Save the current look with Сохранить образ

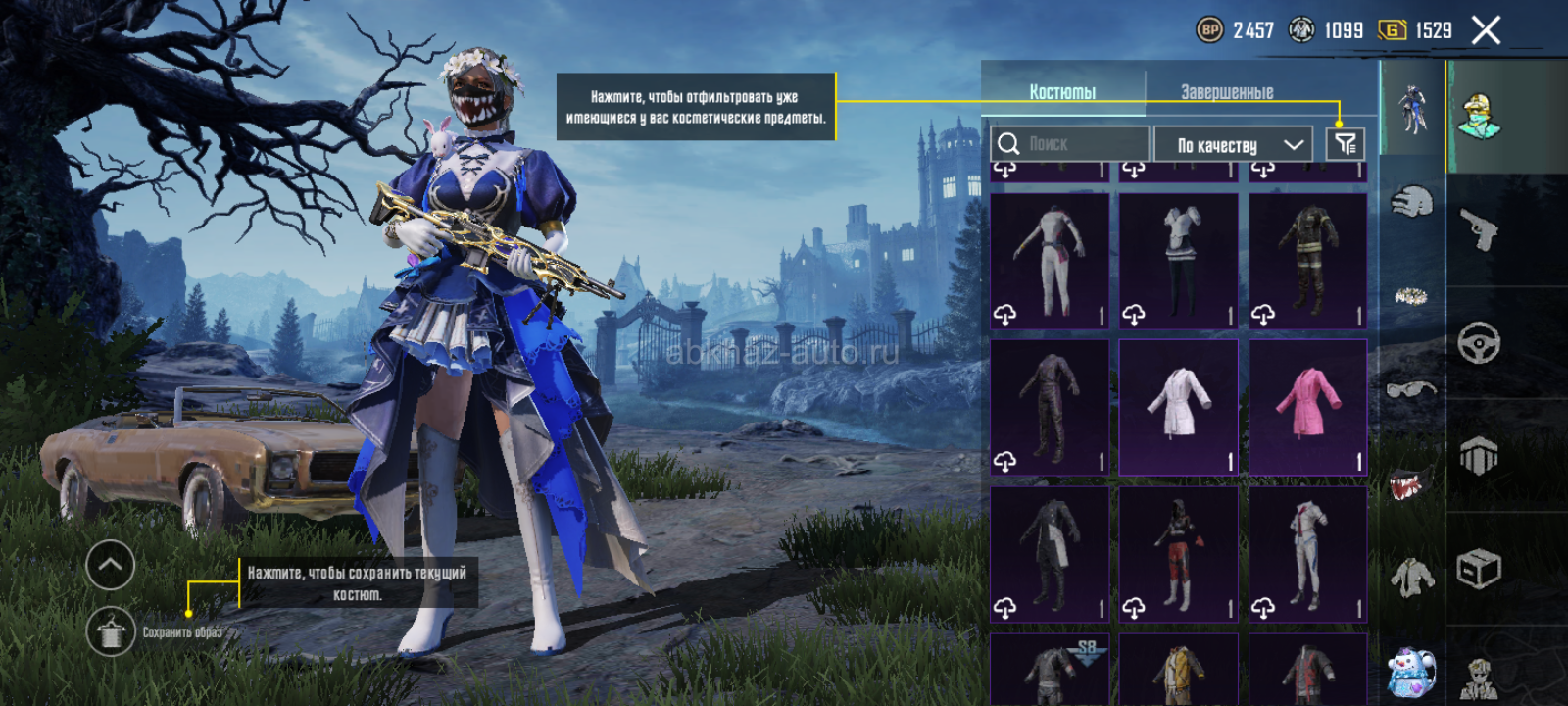[x=111, y=631]
